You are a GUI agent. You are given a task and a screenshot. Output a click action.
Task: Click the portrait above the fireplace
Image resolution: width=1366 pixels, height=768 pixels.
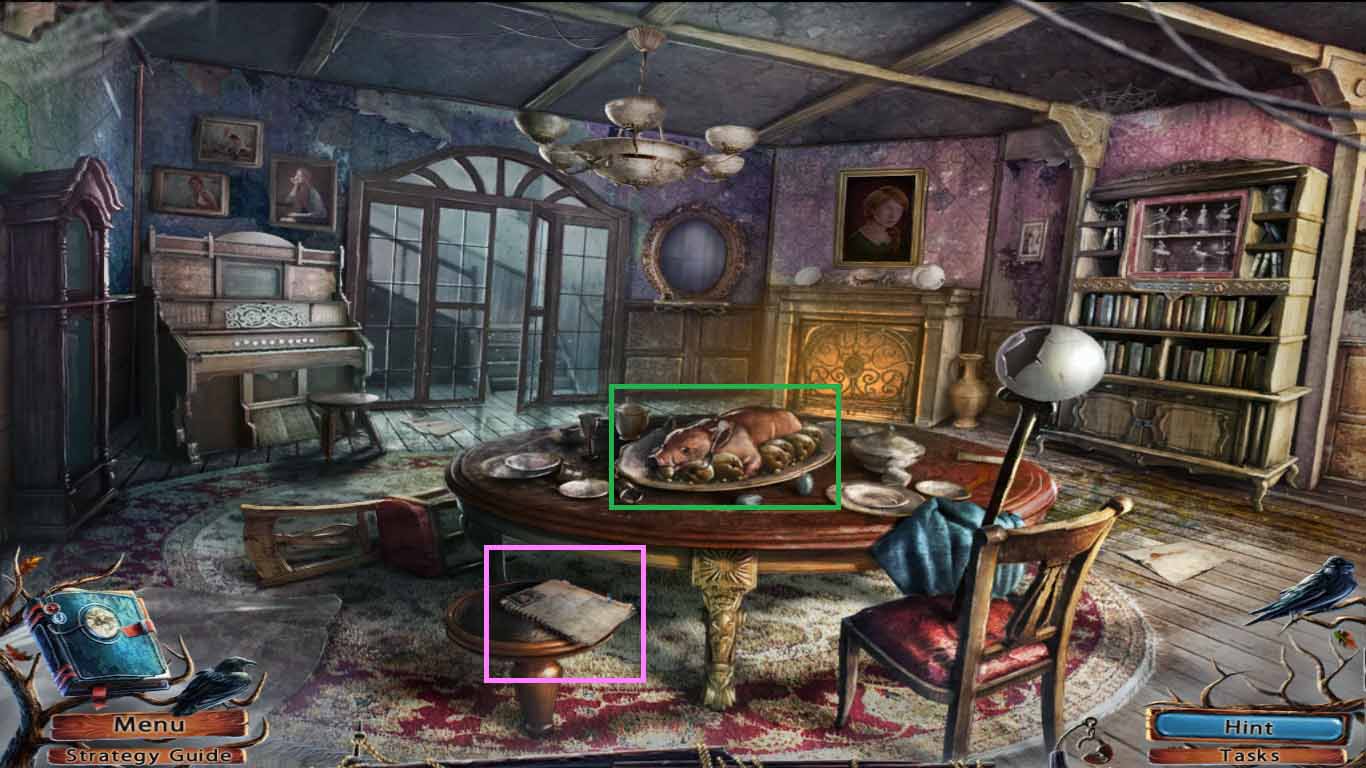click(880, 215)
